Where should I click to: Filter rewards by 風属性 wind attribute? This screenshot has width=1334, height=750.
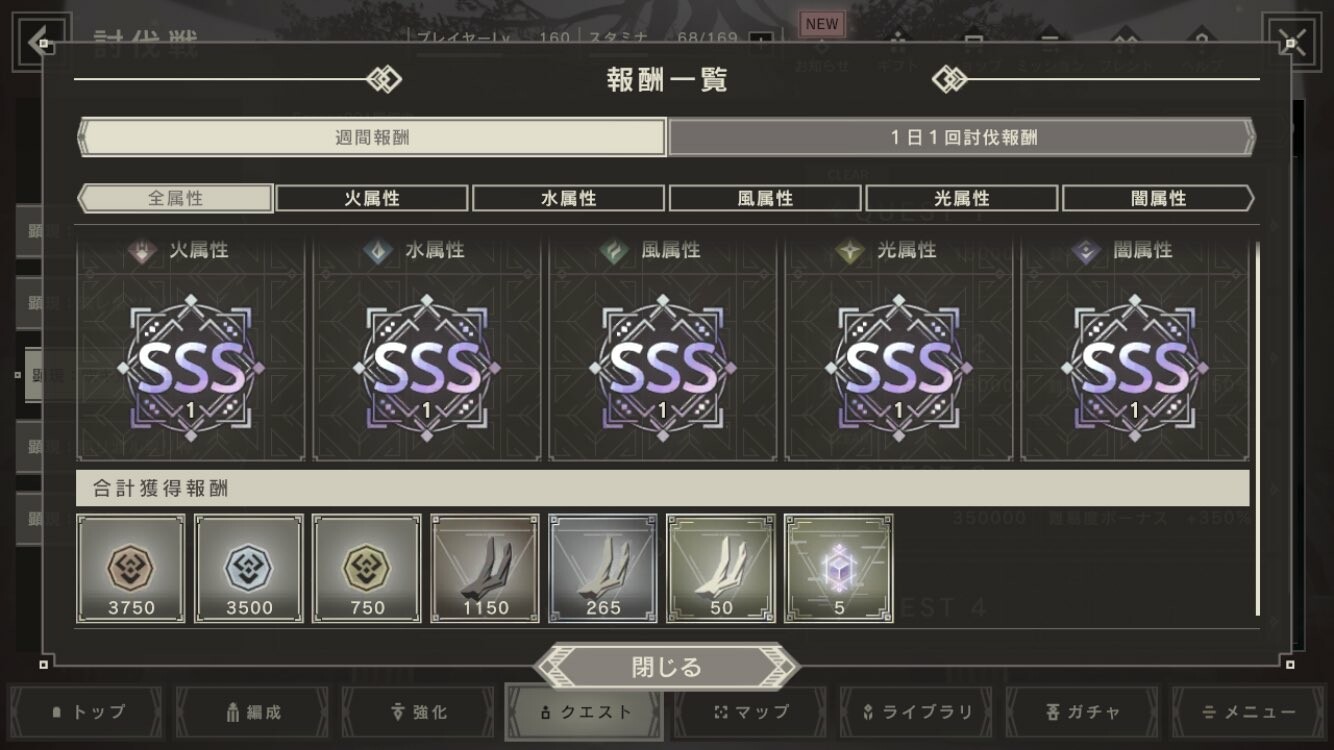[765, 197]
